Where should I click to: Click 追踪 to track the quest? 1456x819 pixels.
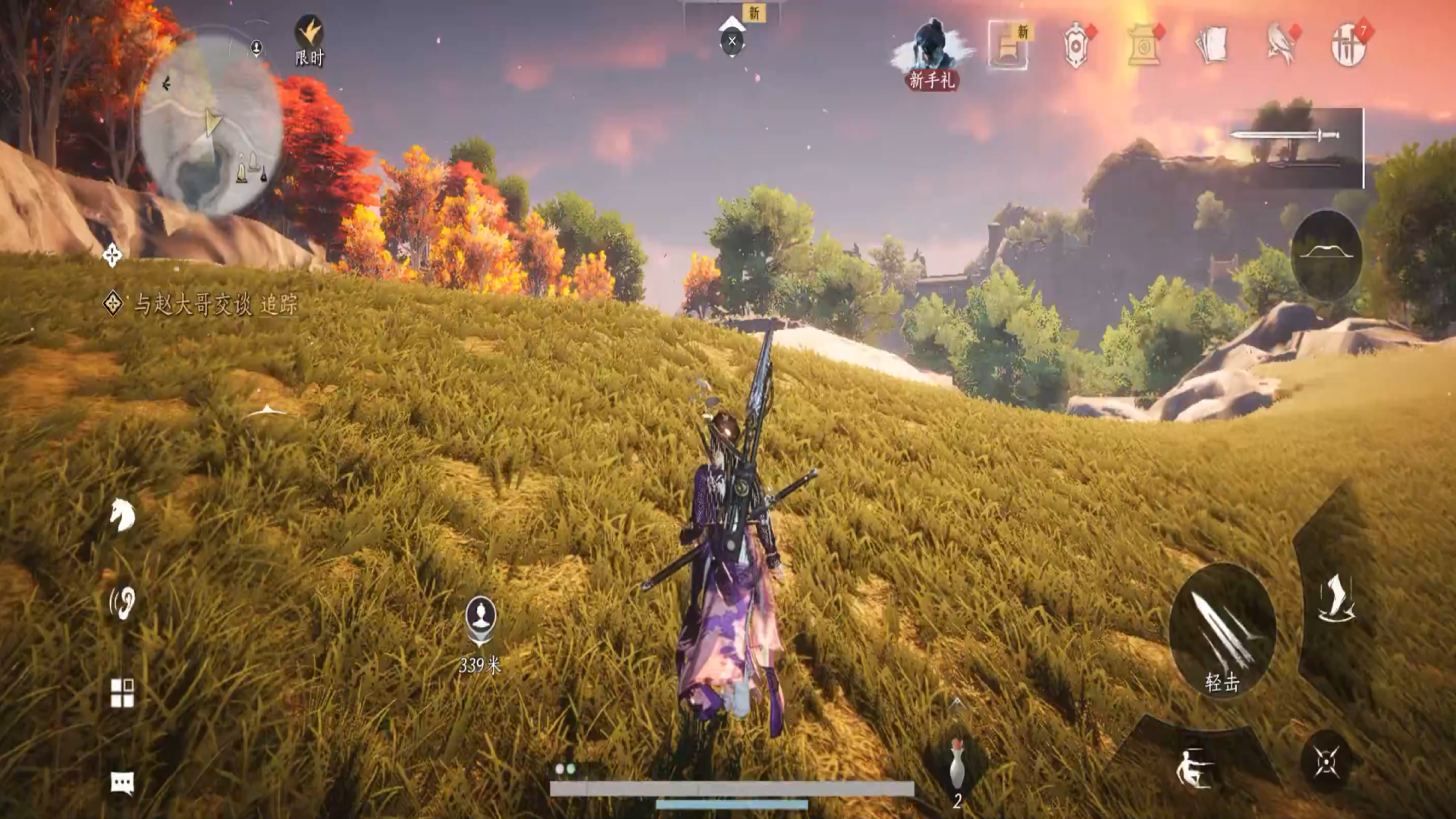coord(279,305)
